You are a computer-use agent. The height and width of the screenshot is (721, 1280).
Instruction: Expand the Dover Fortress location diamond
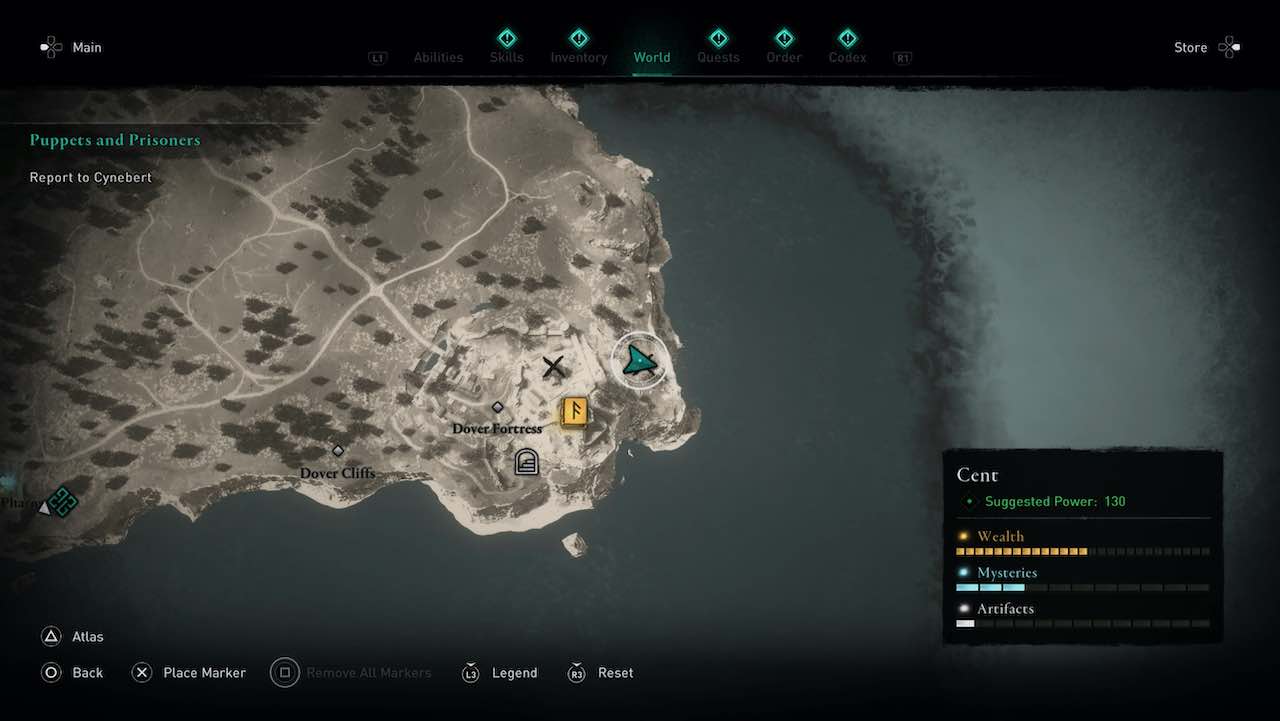tap(497, 407)
